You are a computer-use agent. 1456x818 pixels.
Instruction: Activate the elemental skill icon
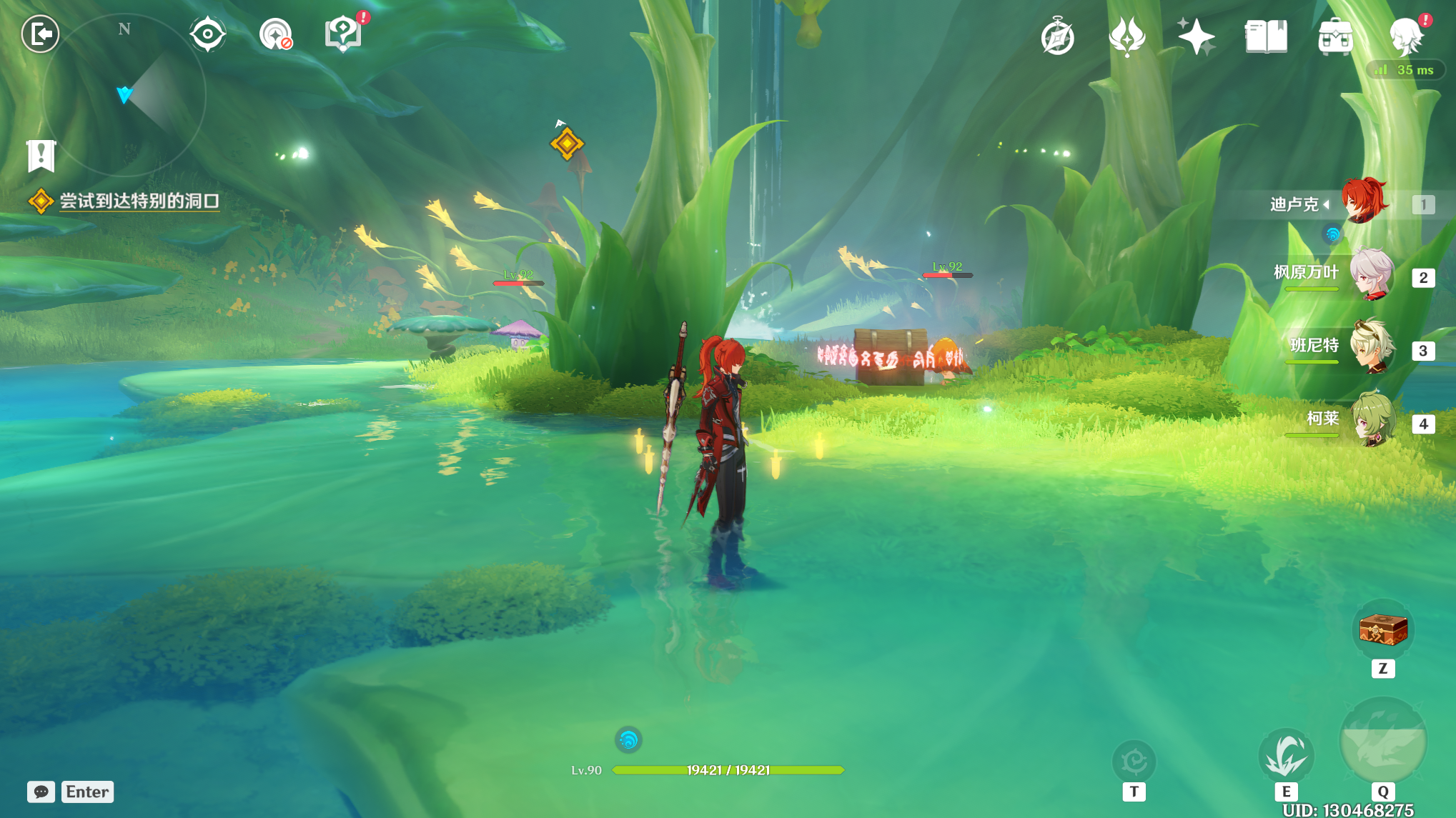1285,757
